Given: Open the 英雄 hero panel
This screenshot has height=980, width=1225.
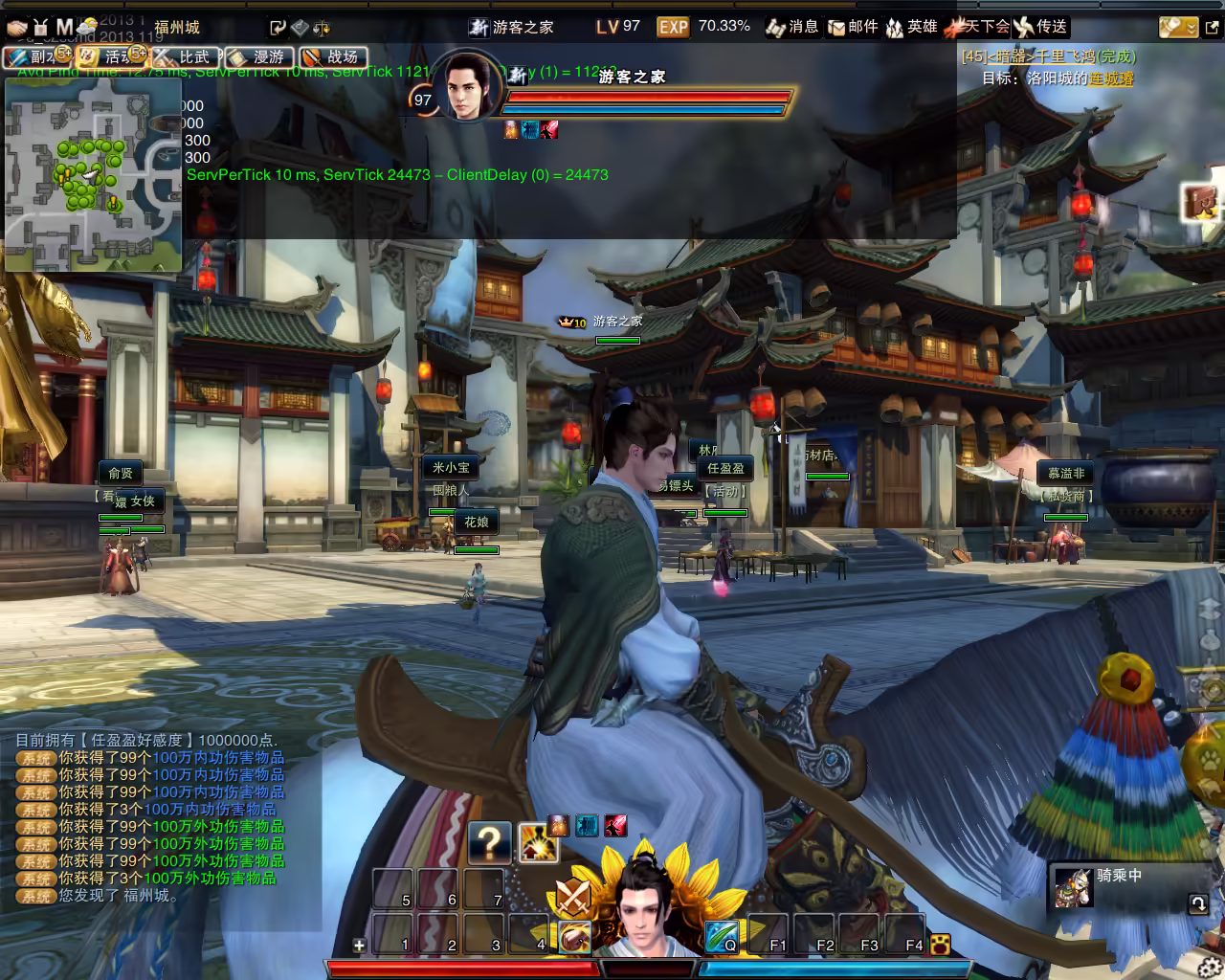Looking at the screenshot, I should click(911, 27).
